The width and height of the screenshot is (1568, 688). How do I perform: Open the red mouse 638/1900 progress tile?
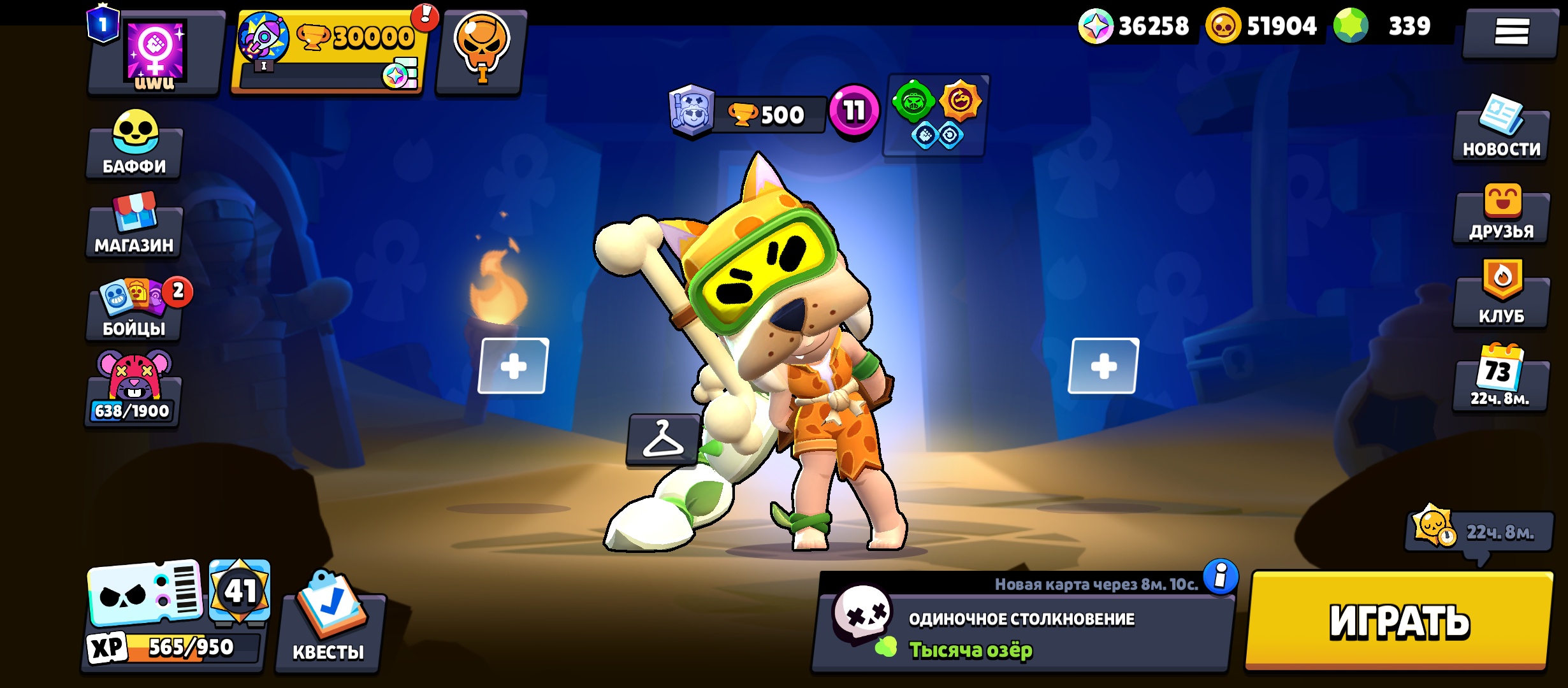tap(133, 390)
